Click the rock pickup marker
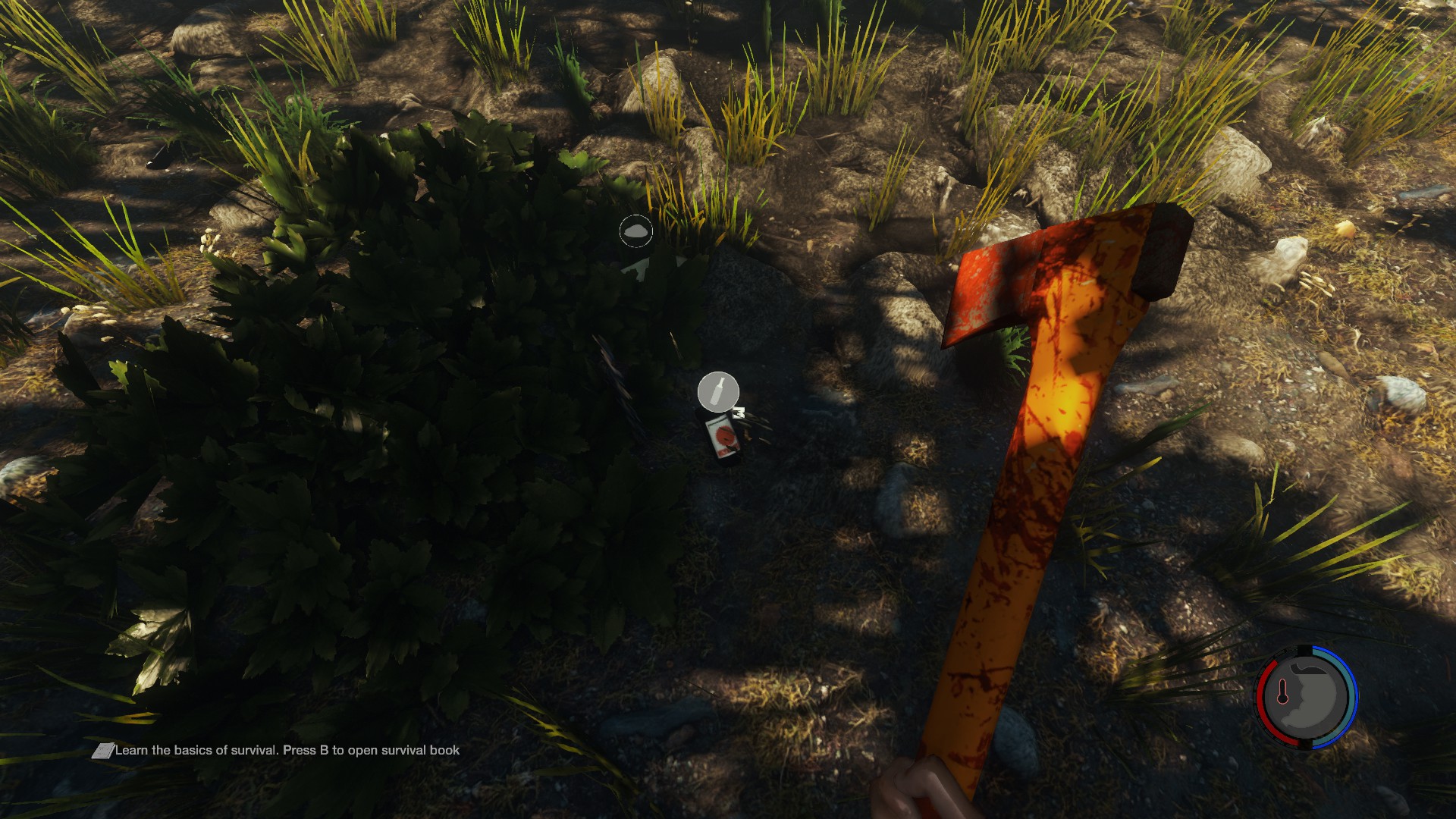The image size is (1456, 819). coord(635,231)
